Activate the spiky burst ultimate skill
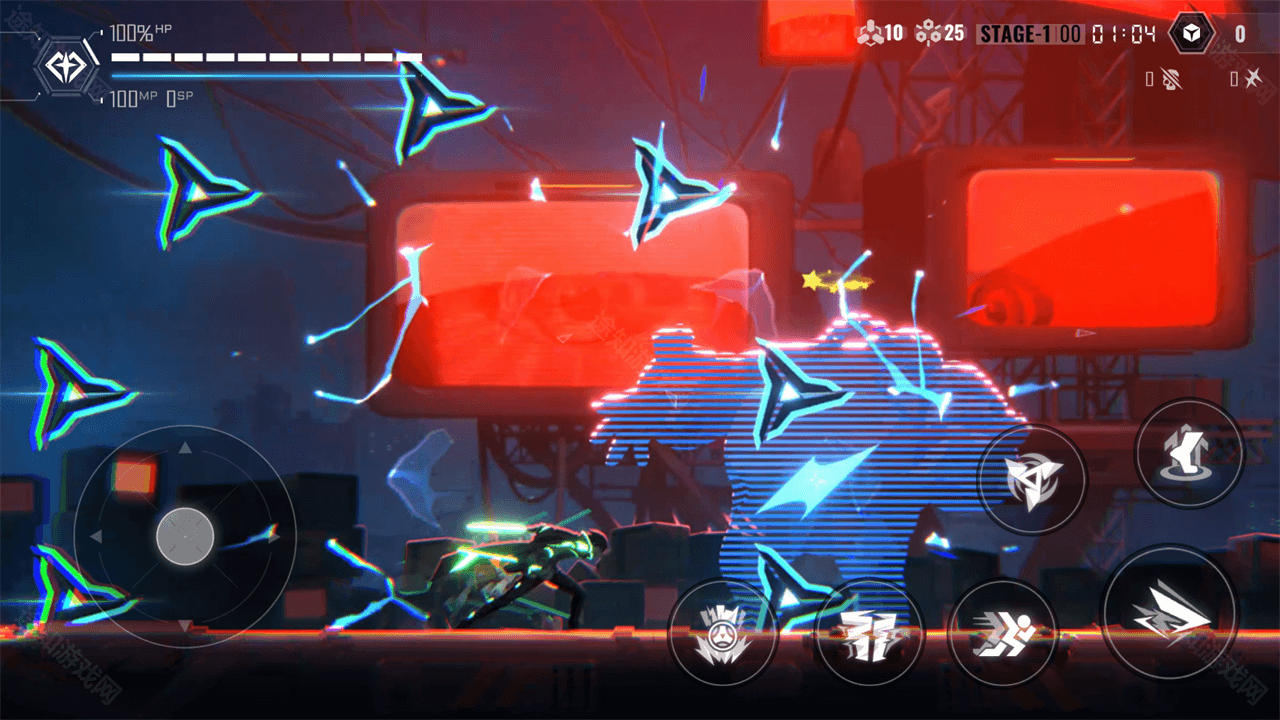The height and width of the screenshot is (720, 1280). [x=721, y=633]
